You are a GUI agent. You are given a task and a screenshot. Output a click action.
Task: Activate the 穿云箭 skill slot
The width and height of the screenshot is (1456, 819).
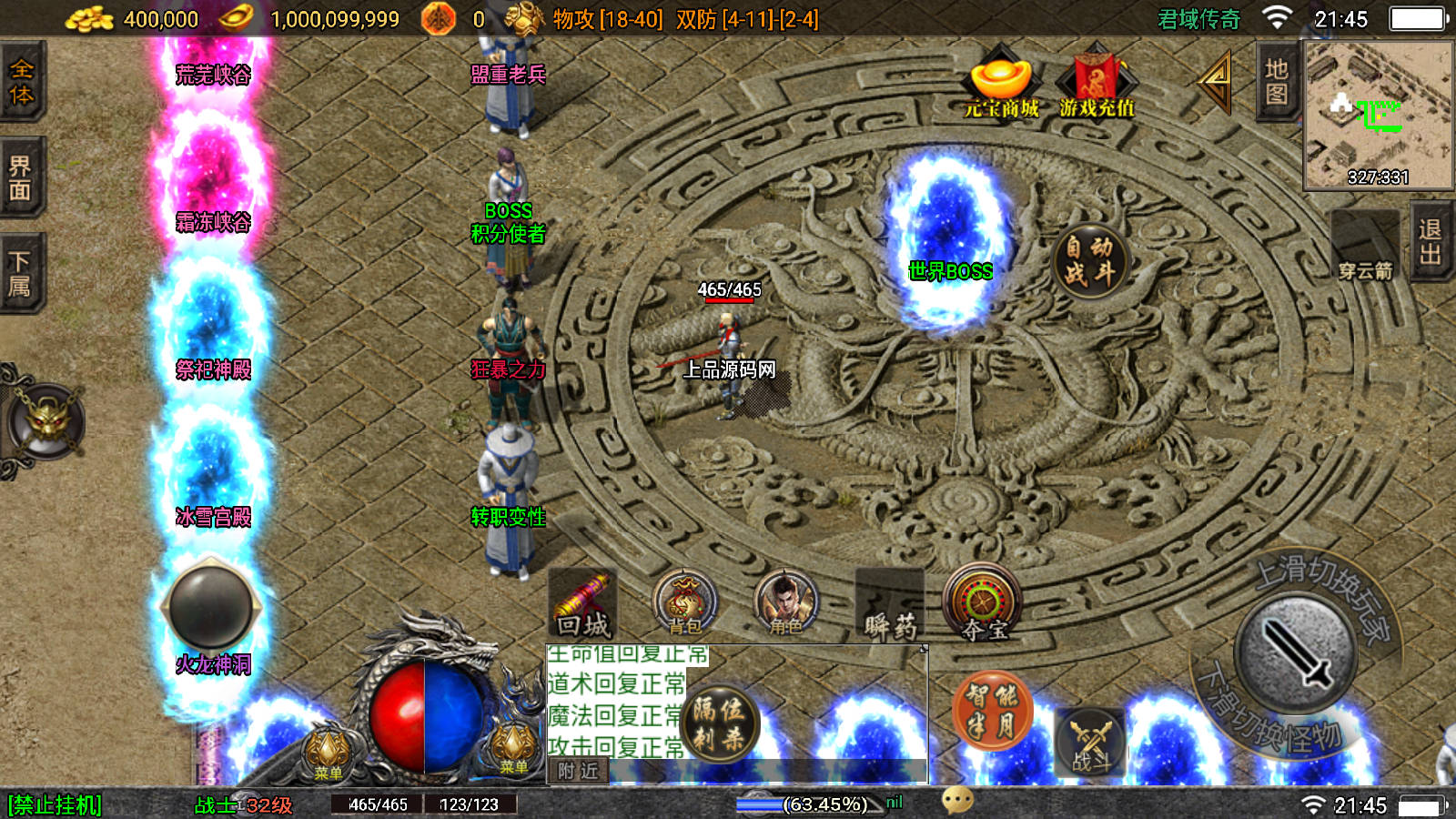pyautogui.click(x=1365, y=248)
